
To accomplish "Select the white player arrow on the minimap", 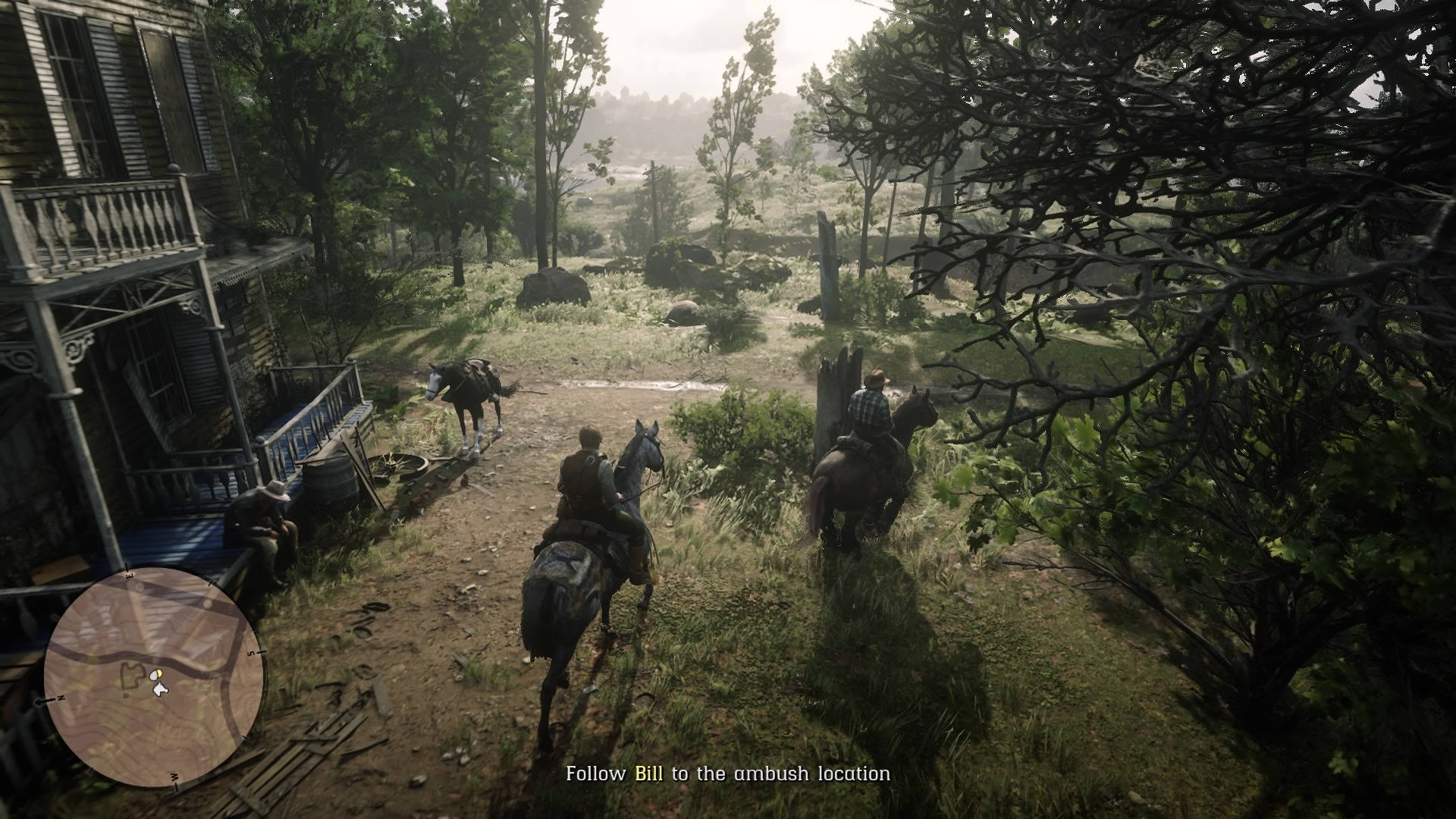I will pyautogui.click(x=159, y=690).
